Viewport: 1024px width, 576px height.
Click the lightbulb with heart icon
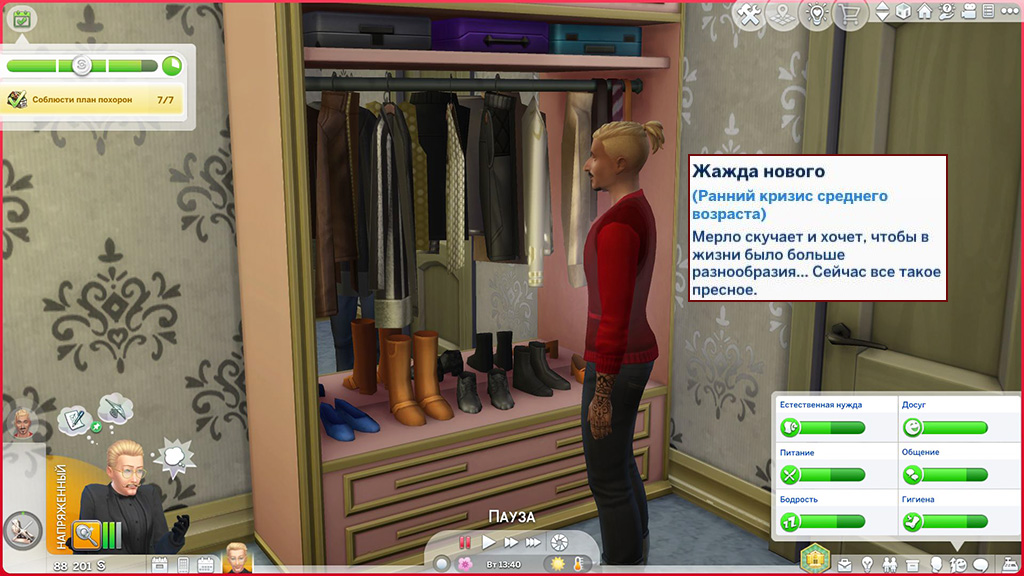click(818, 16)
